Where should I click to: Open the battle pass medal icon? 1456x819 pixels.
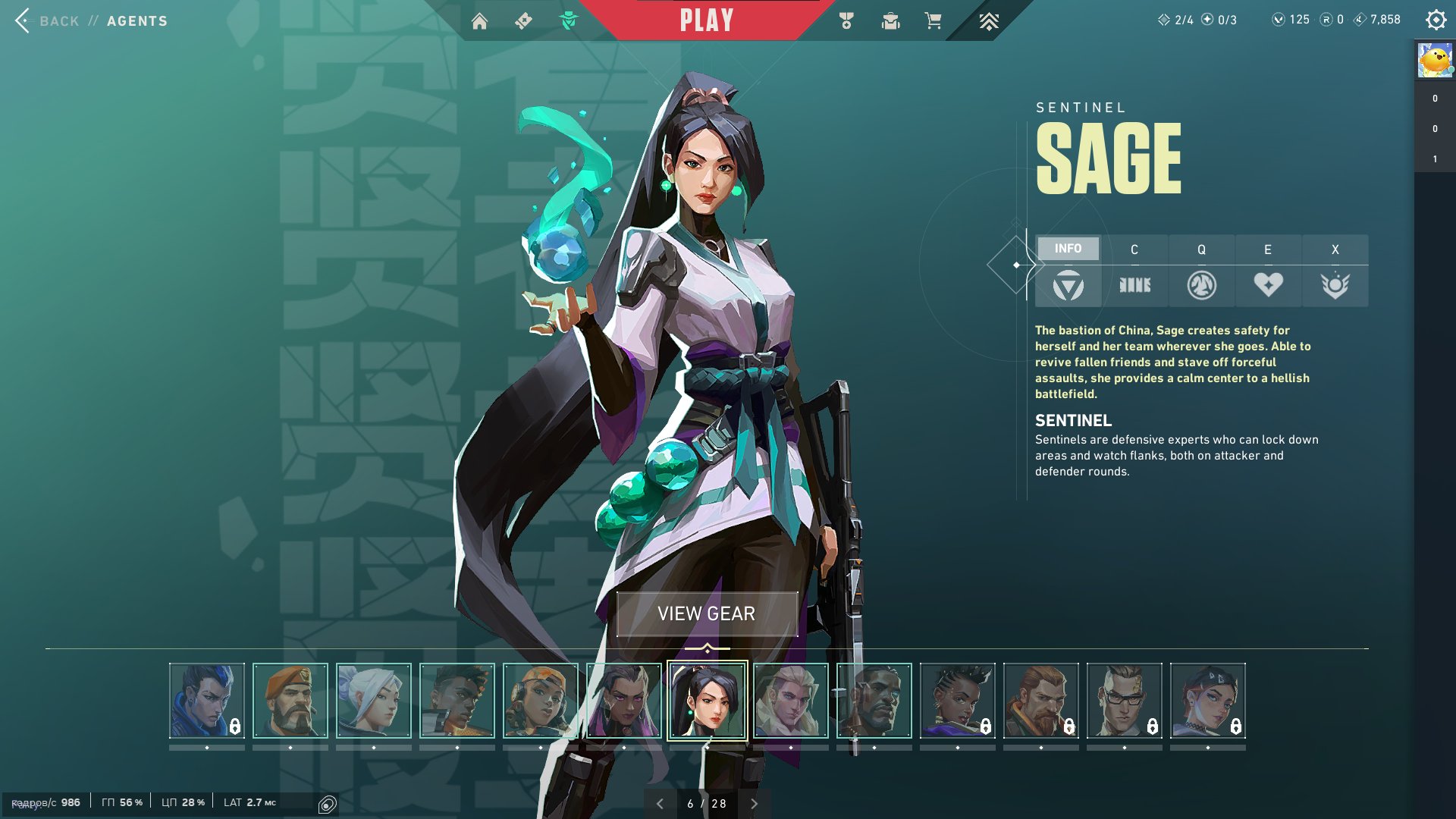point(846,21)
